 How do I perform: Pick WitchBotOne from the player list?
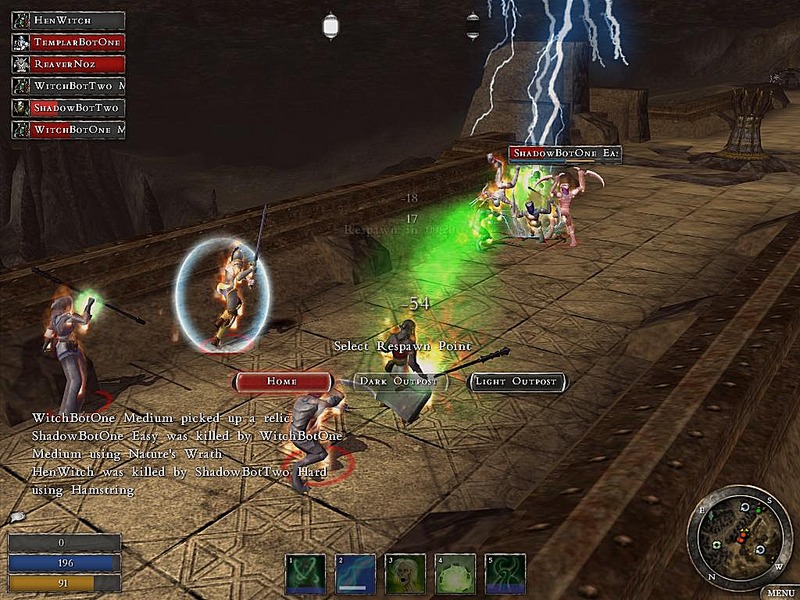(x=68, y=130)
